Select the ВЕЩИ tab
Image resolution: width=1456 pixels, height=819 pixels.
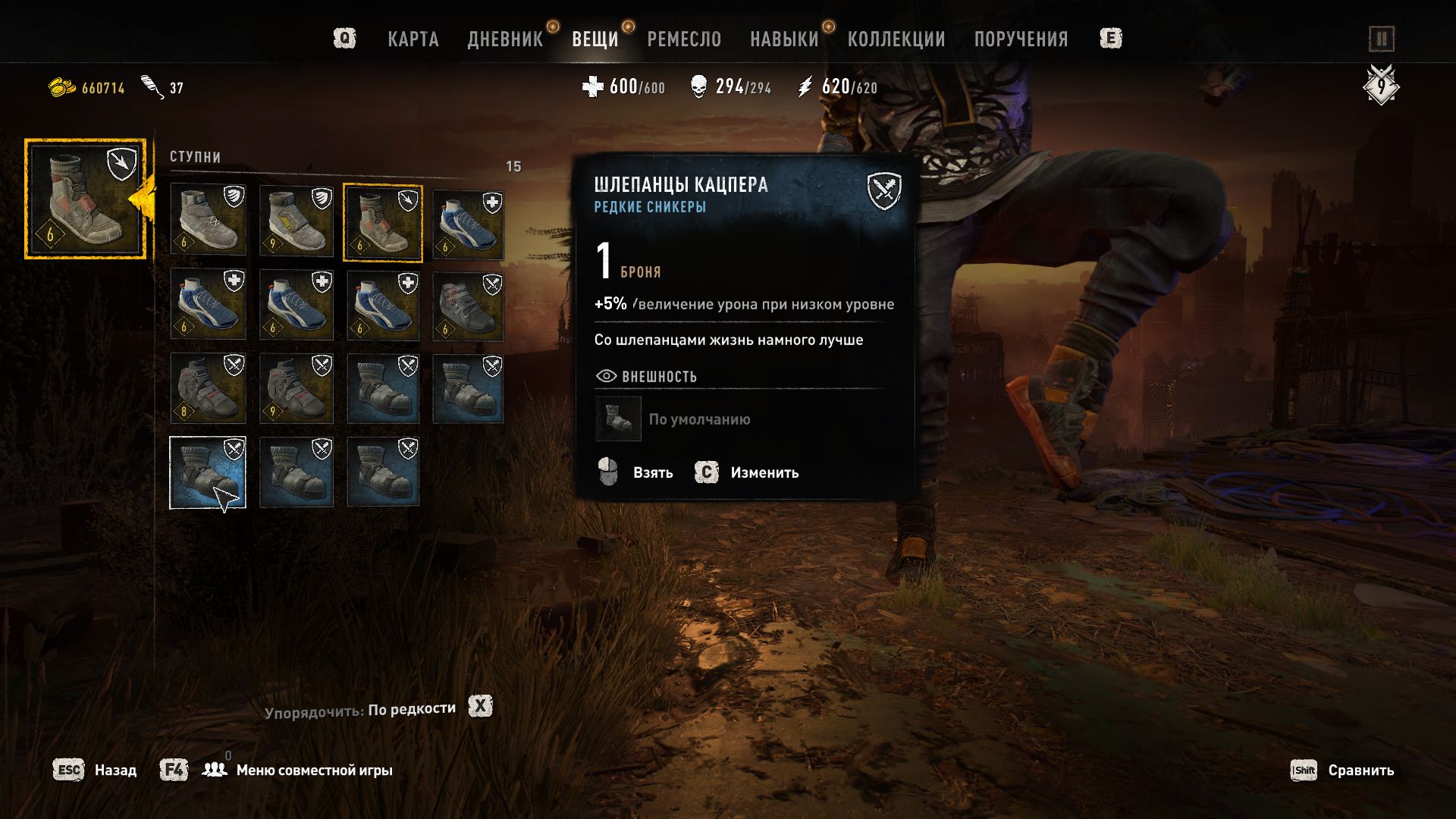point(595,39)
